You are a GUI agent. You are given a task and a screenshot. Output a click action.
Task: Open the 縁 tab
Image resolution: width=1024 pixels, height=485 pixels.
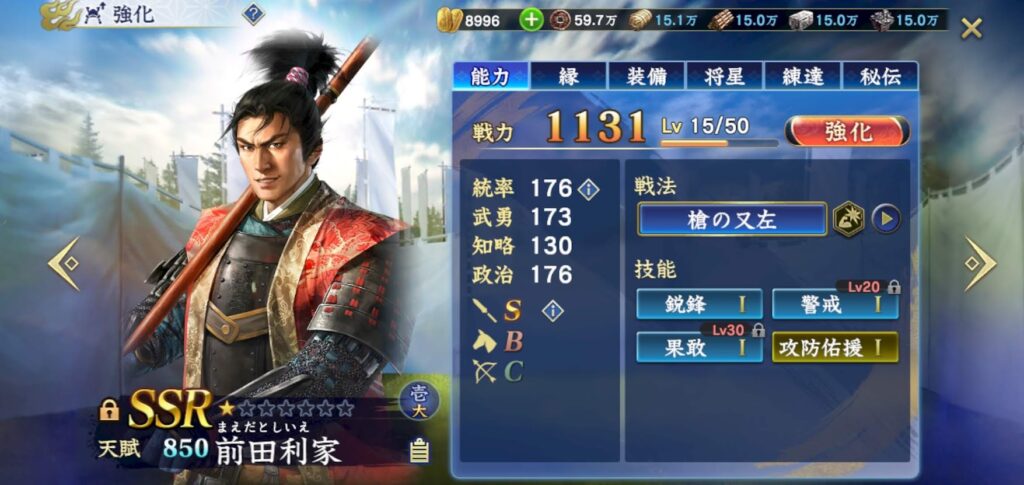click(x=568, y=75)
